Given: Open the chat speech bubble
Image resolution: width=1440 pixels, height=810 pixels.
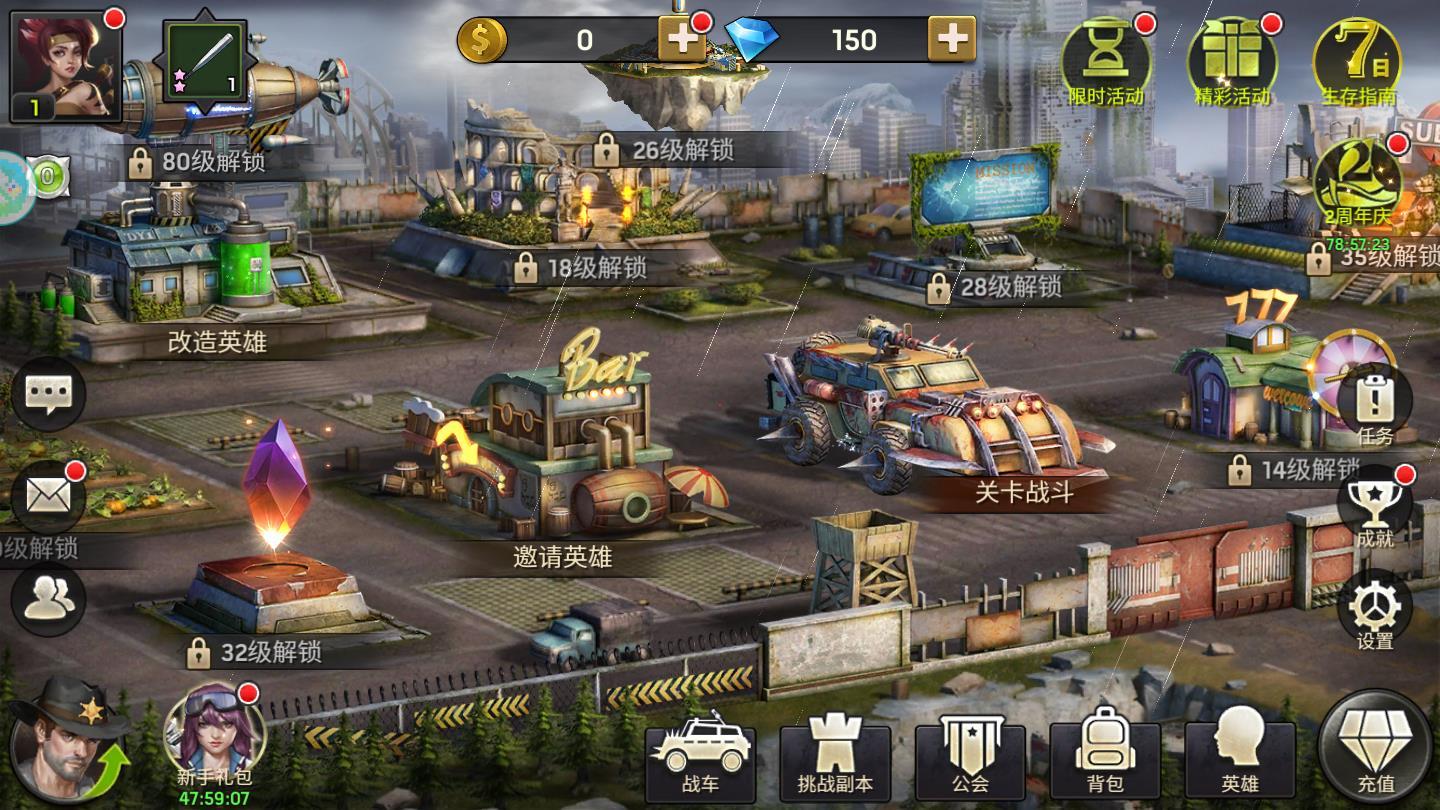Looking at the screenshot, I should [48, 395].
